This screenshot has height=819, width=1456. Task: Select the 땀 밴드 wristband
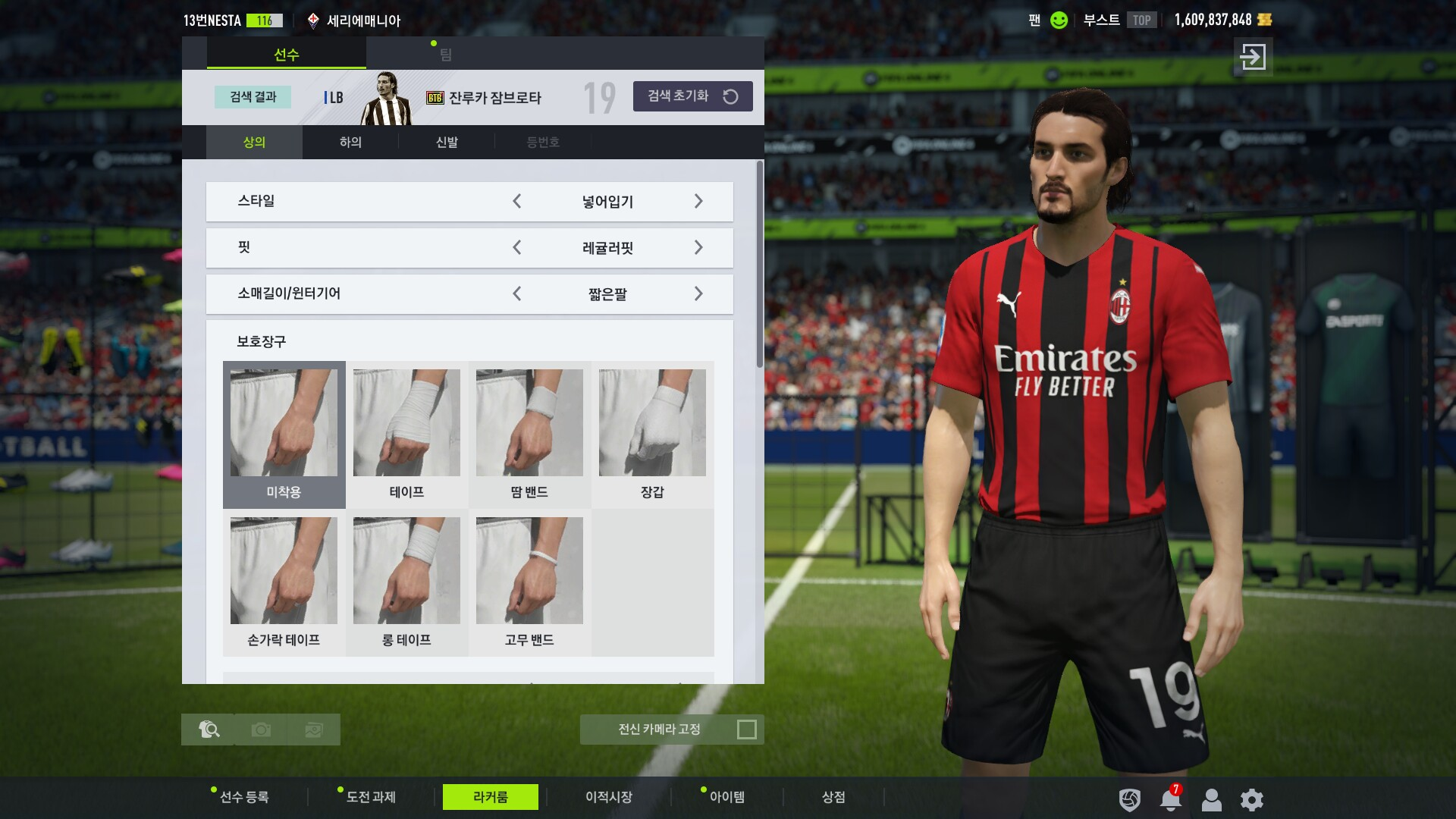529,434
